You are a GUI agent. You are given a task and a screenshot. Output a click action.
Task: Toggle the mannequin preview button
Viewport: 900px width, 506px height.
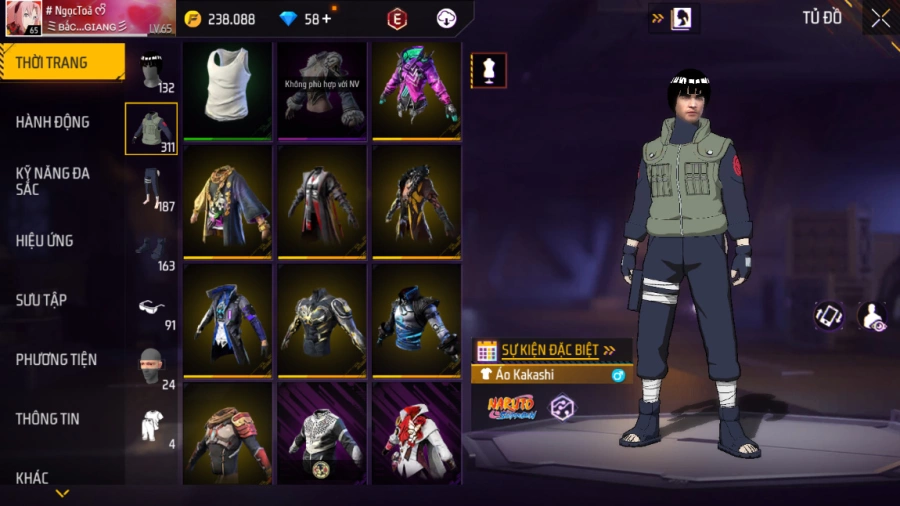coord(489,71)
